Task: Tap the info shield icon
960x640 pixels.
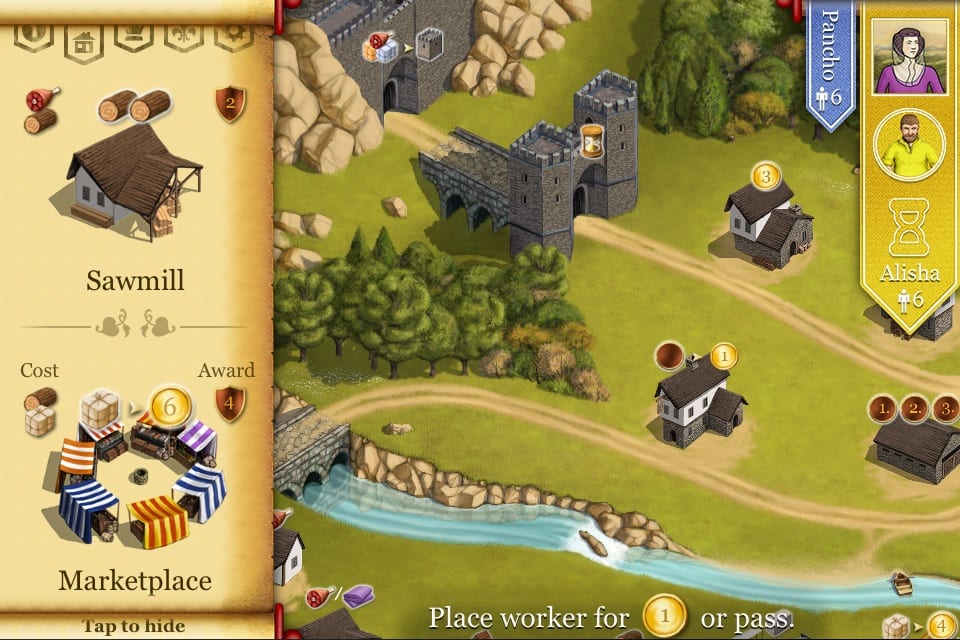Action: [x=33, y=38]
